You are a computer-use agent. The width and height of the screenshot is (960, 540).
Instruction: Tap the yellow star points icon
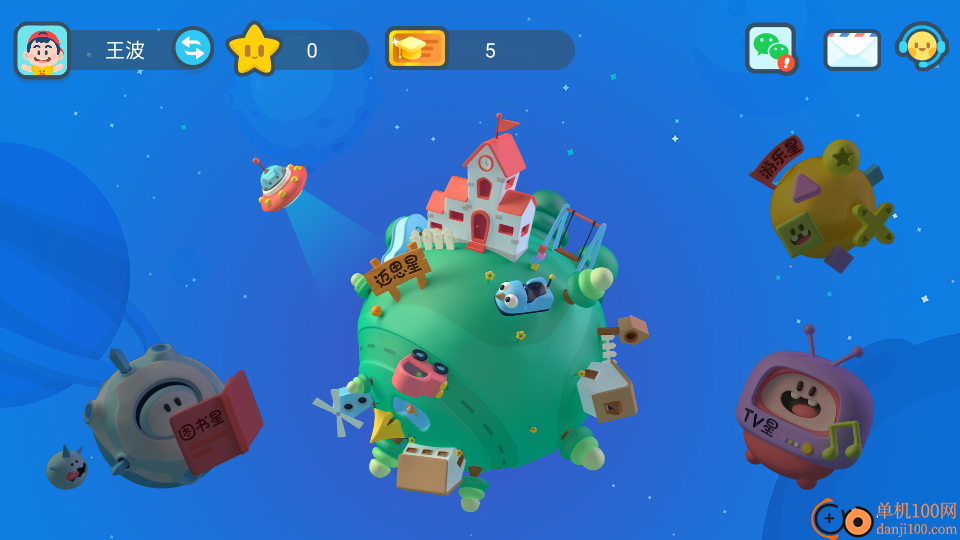point(254,50)
